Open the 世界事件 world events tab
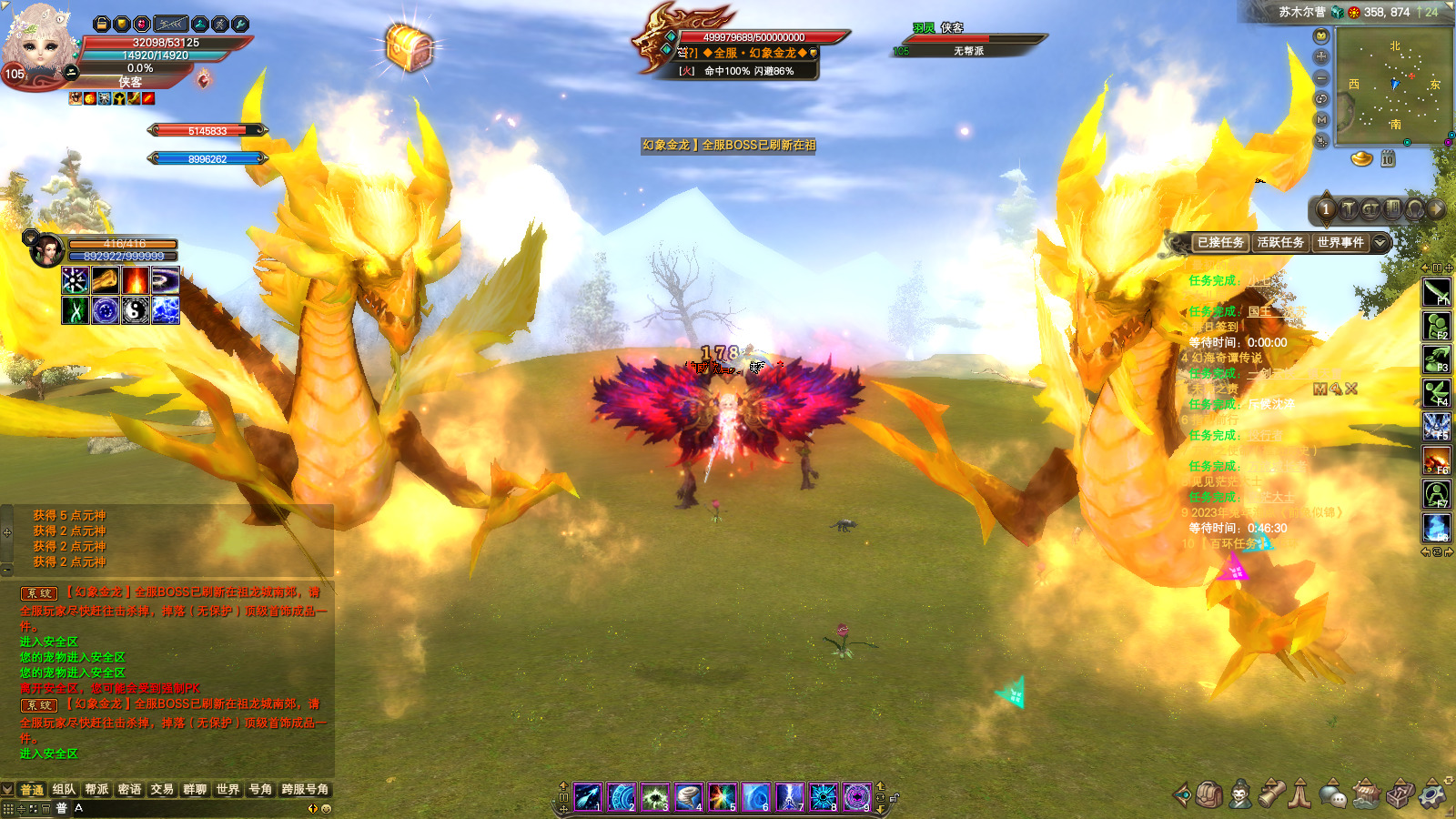Viewport: 1456px width, 819px height. point(1340,243)
